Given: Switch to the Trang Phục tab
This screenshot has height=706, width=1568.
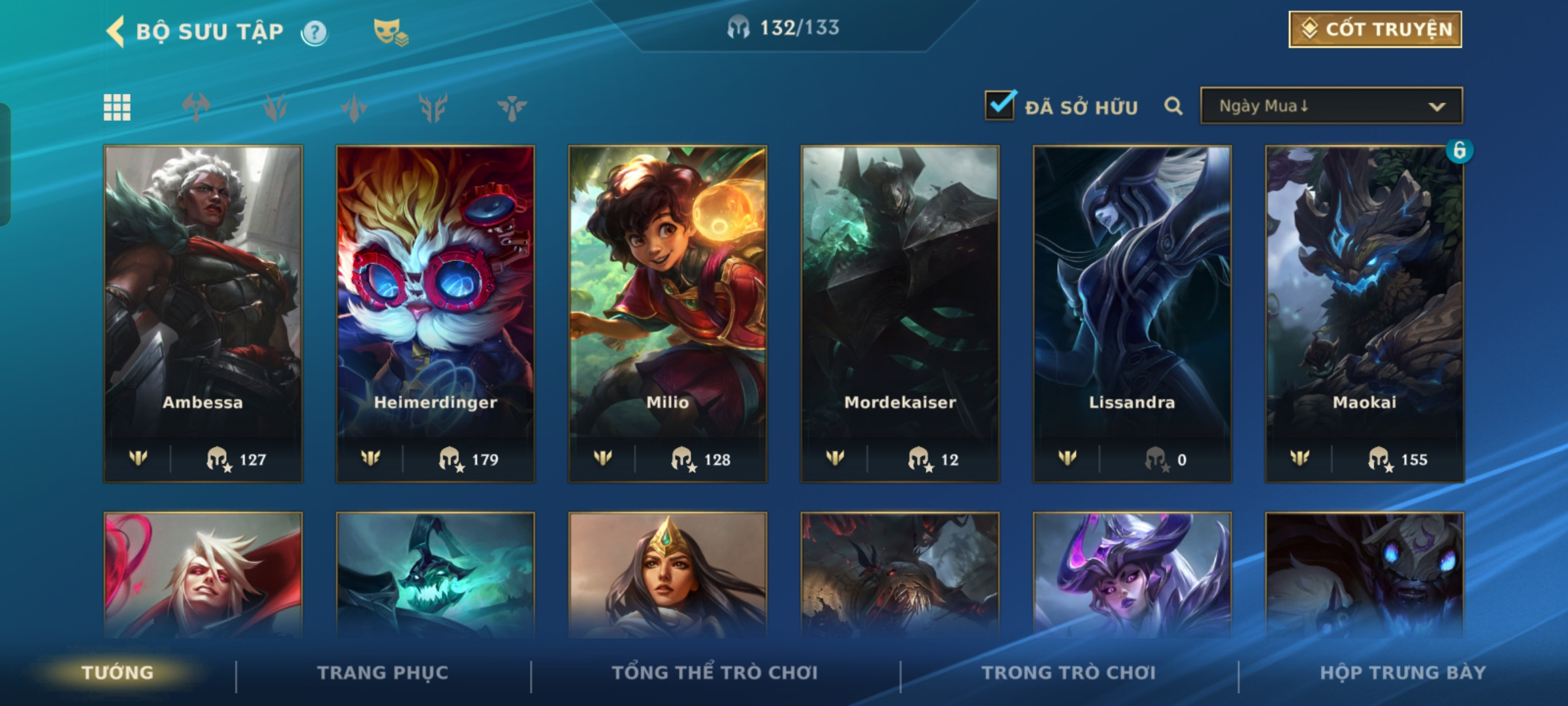Looking at the screenshot, I should click(x=383, y=673).
